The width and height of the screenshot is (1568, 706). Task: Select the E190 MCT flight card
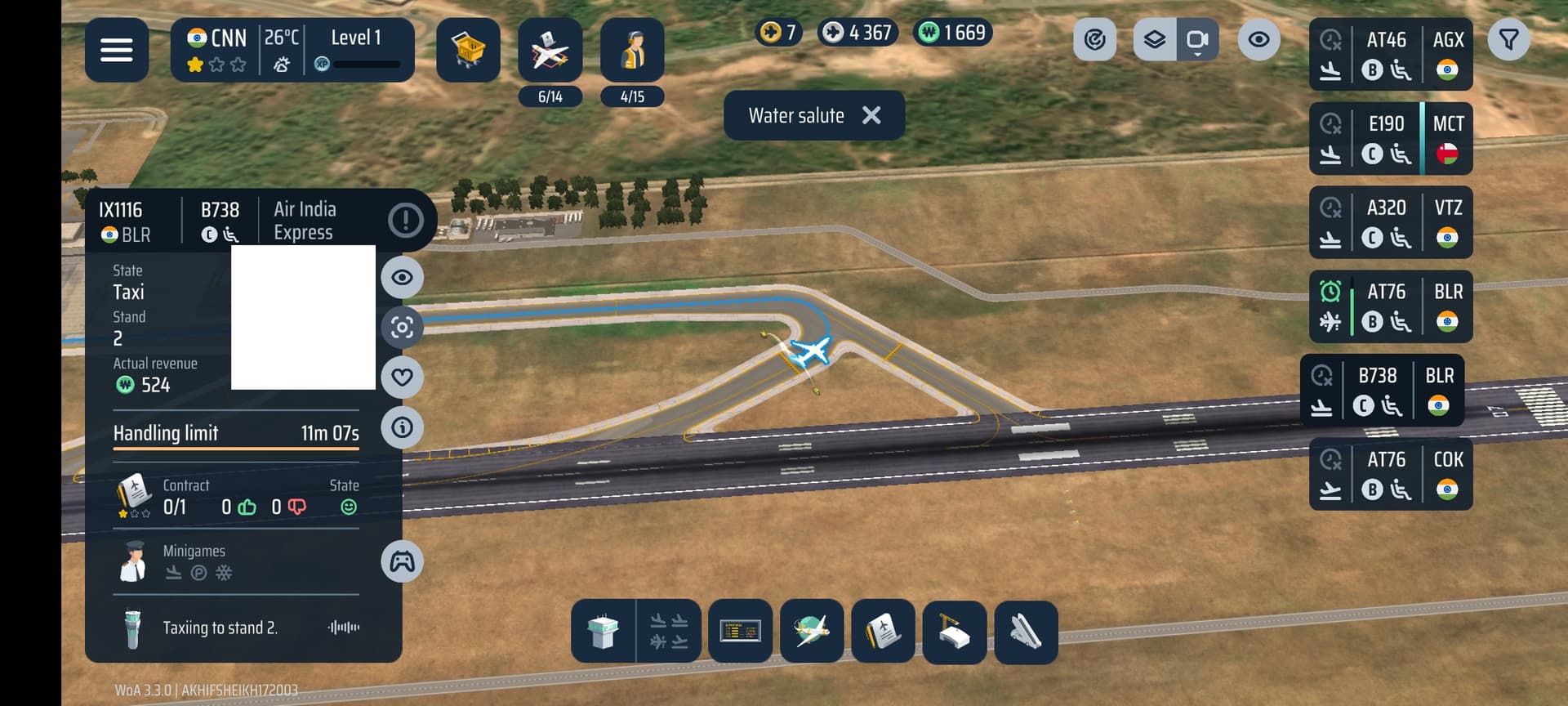coord(1390,138)
